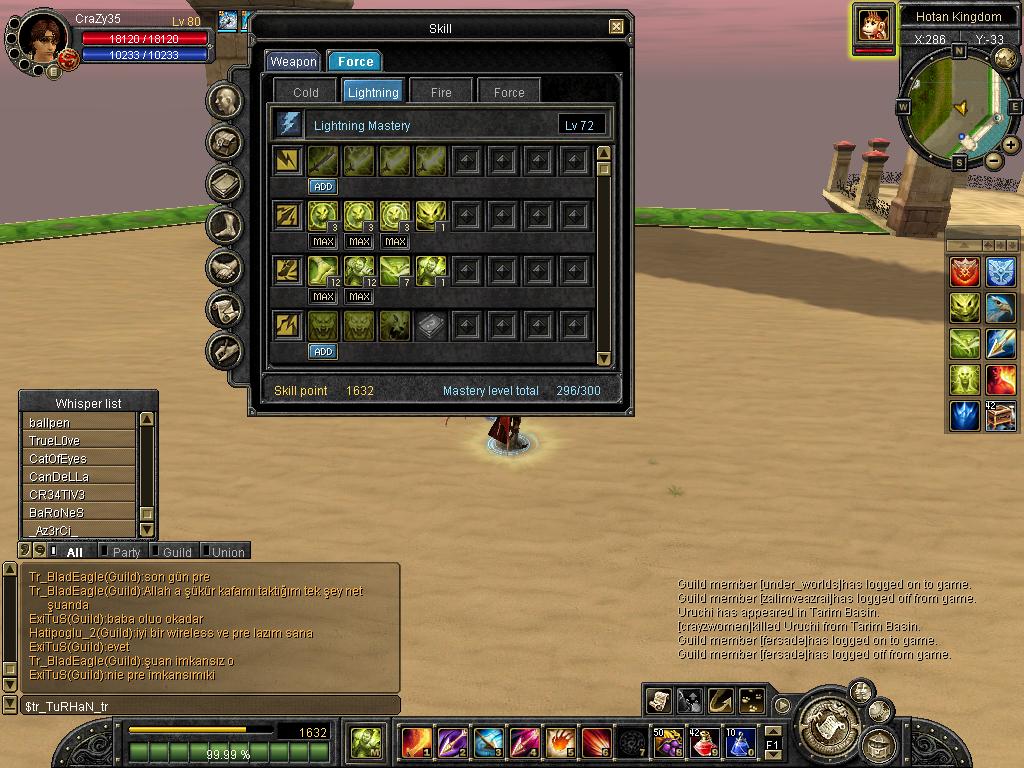The height and width of the screenshot is (768, 1024).
Task: Close the Skill window
Action: point(616,27)
